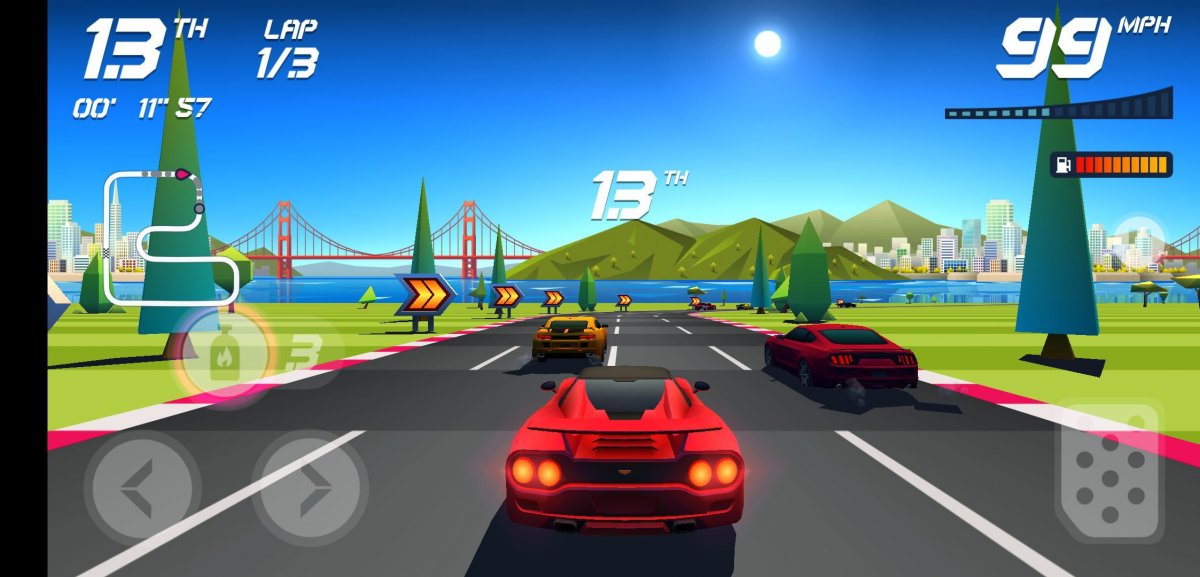Click the track layout minimap

(x=170, y=236)
